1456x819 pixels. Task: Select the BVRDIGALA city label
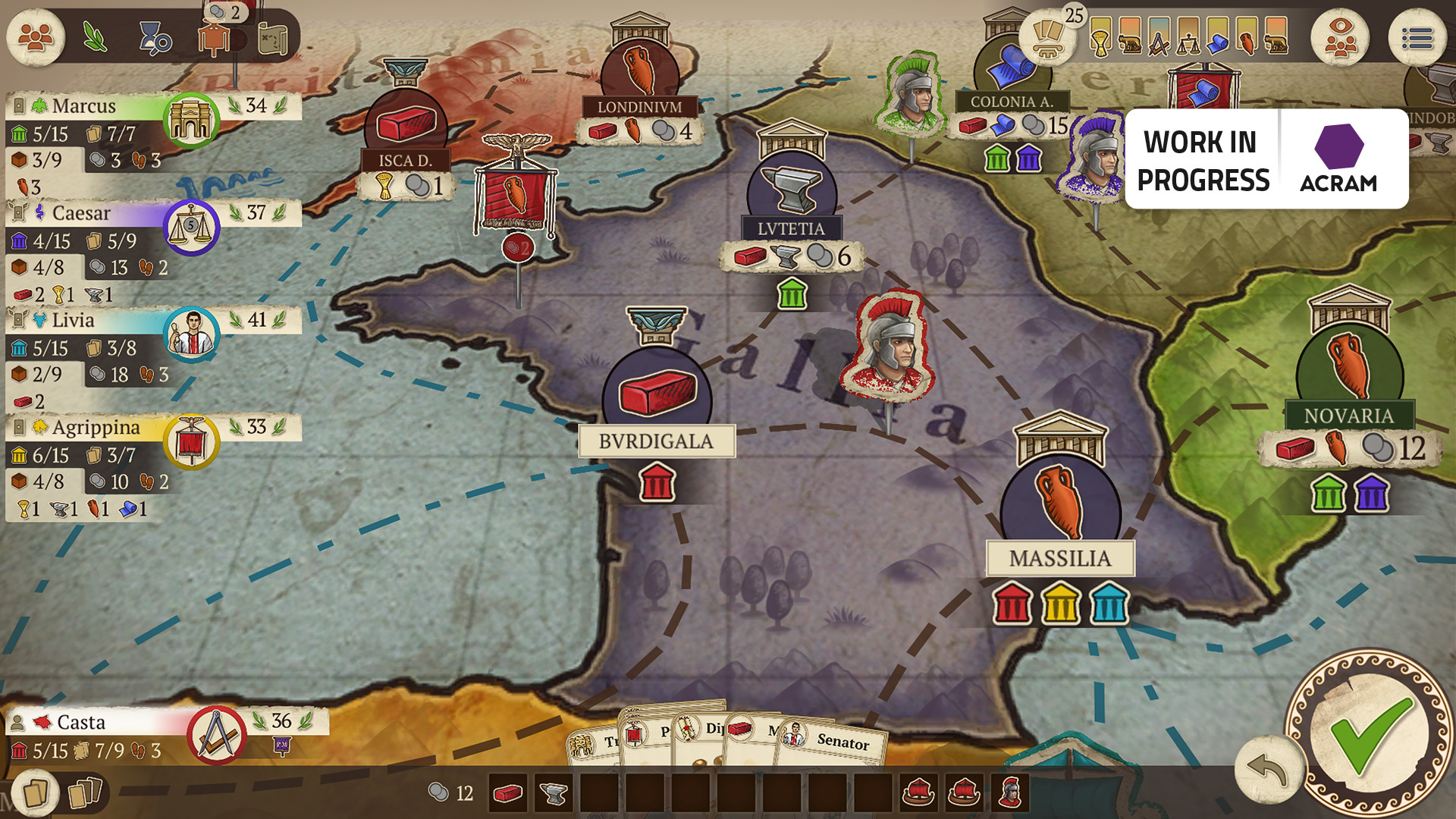[656, 441]
